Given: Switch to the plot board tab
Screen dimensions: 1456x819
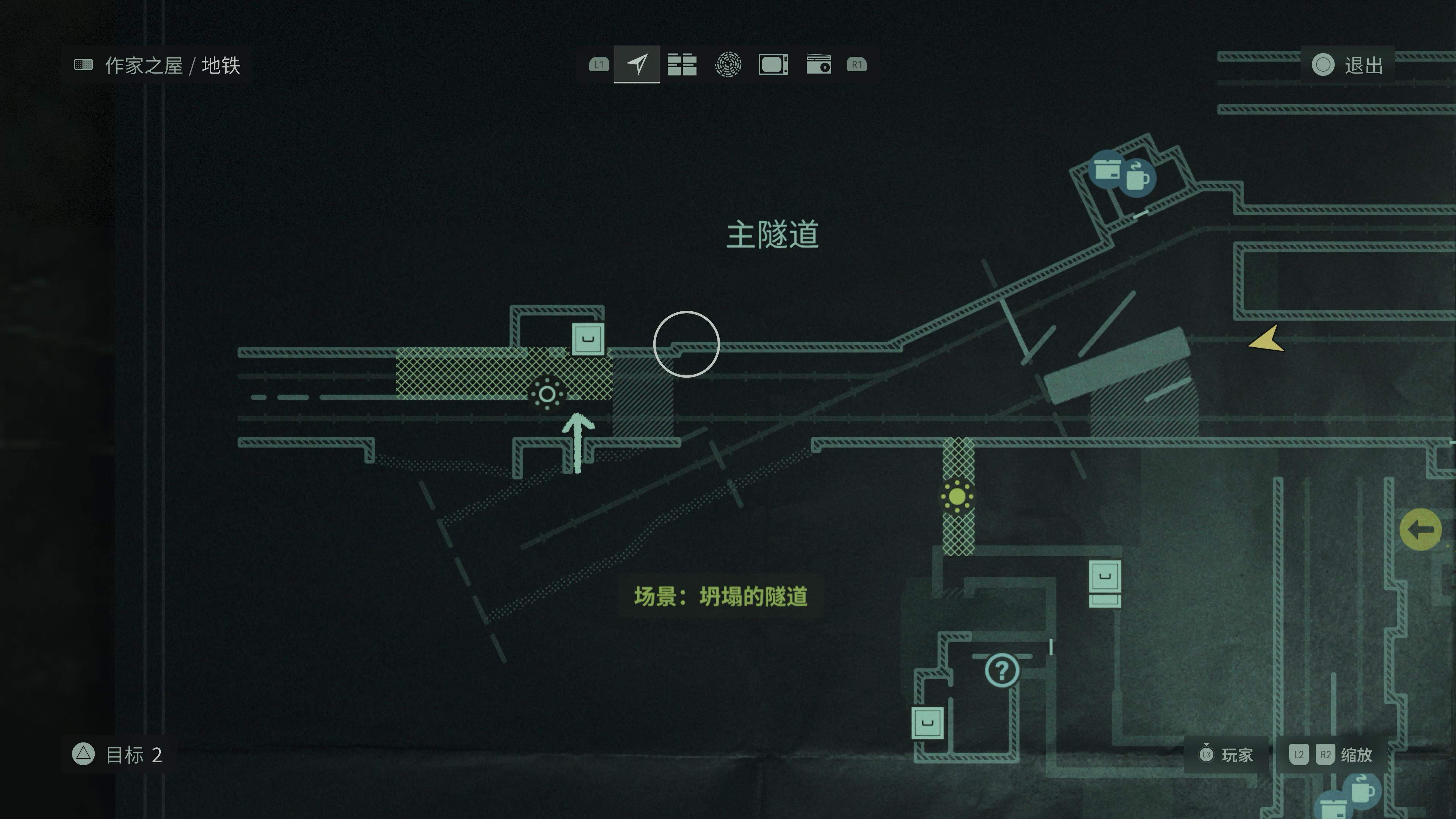Looking at the screenshot, I should point(682,64).
